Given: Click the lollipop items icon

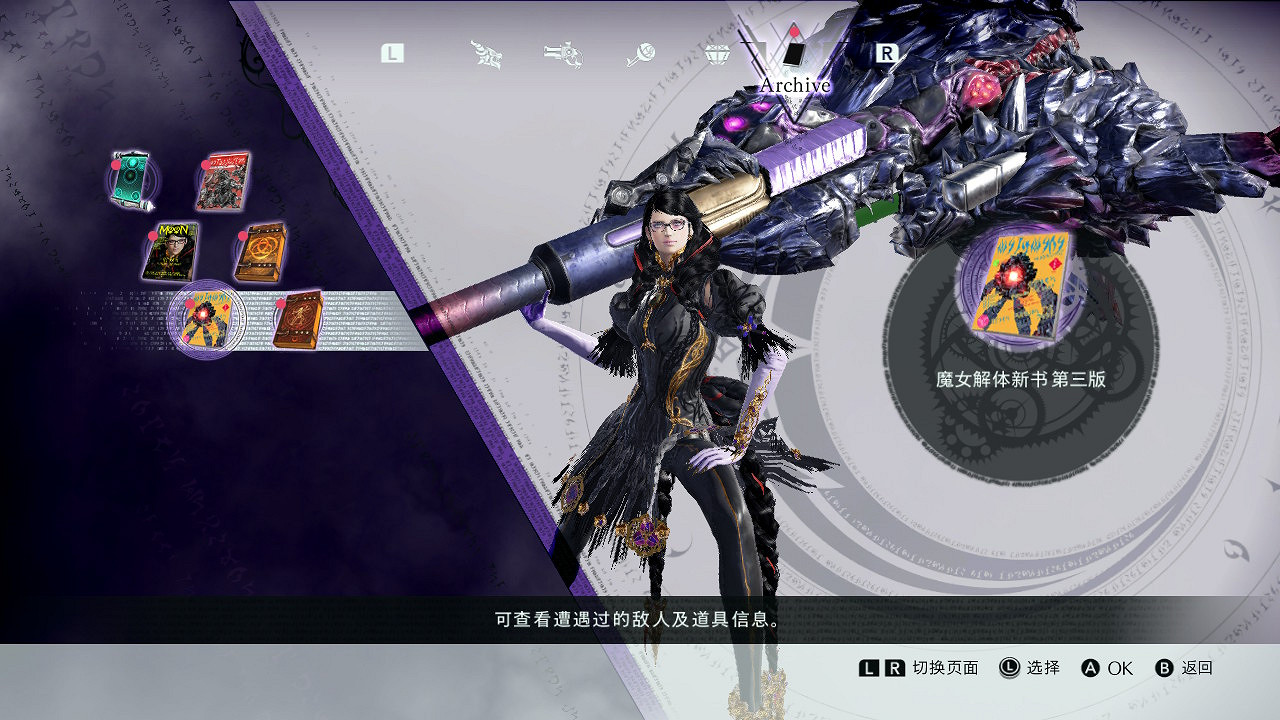Looking at the screenshot, I should point(640,53).
